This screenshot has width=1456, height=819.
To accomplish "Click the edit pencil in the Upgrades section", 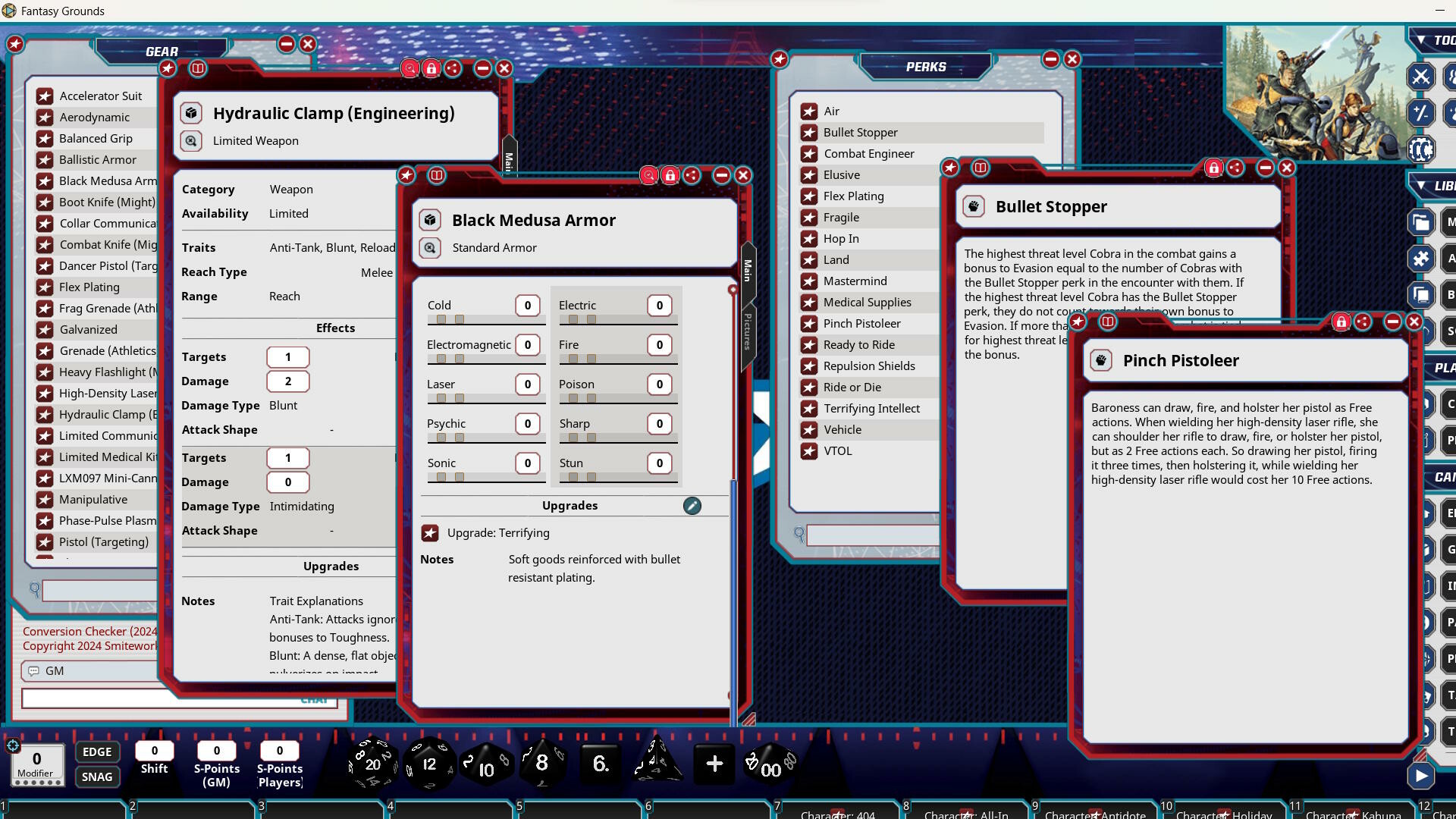I will click(691, 506).
